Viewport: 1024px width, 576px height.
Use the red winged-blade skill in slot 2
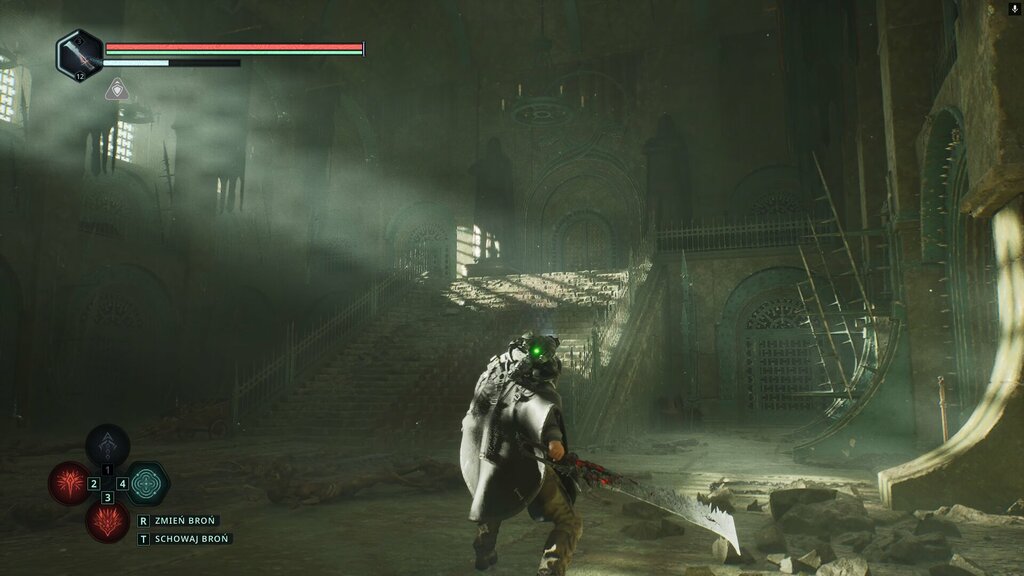point(70,483)
